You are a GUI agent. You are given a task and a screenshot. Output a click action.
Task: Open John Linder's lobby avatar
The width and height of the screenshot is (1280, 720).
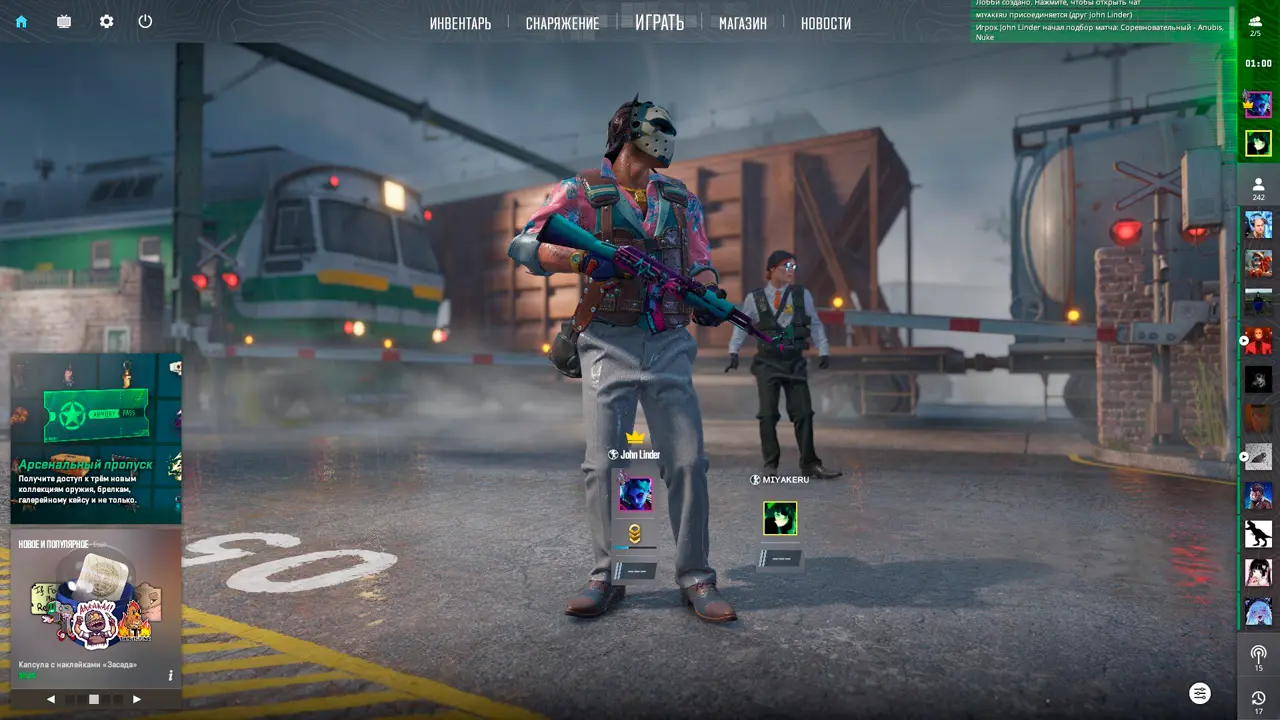tap(634, 493)
